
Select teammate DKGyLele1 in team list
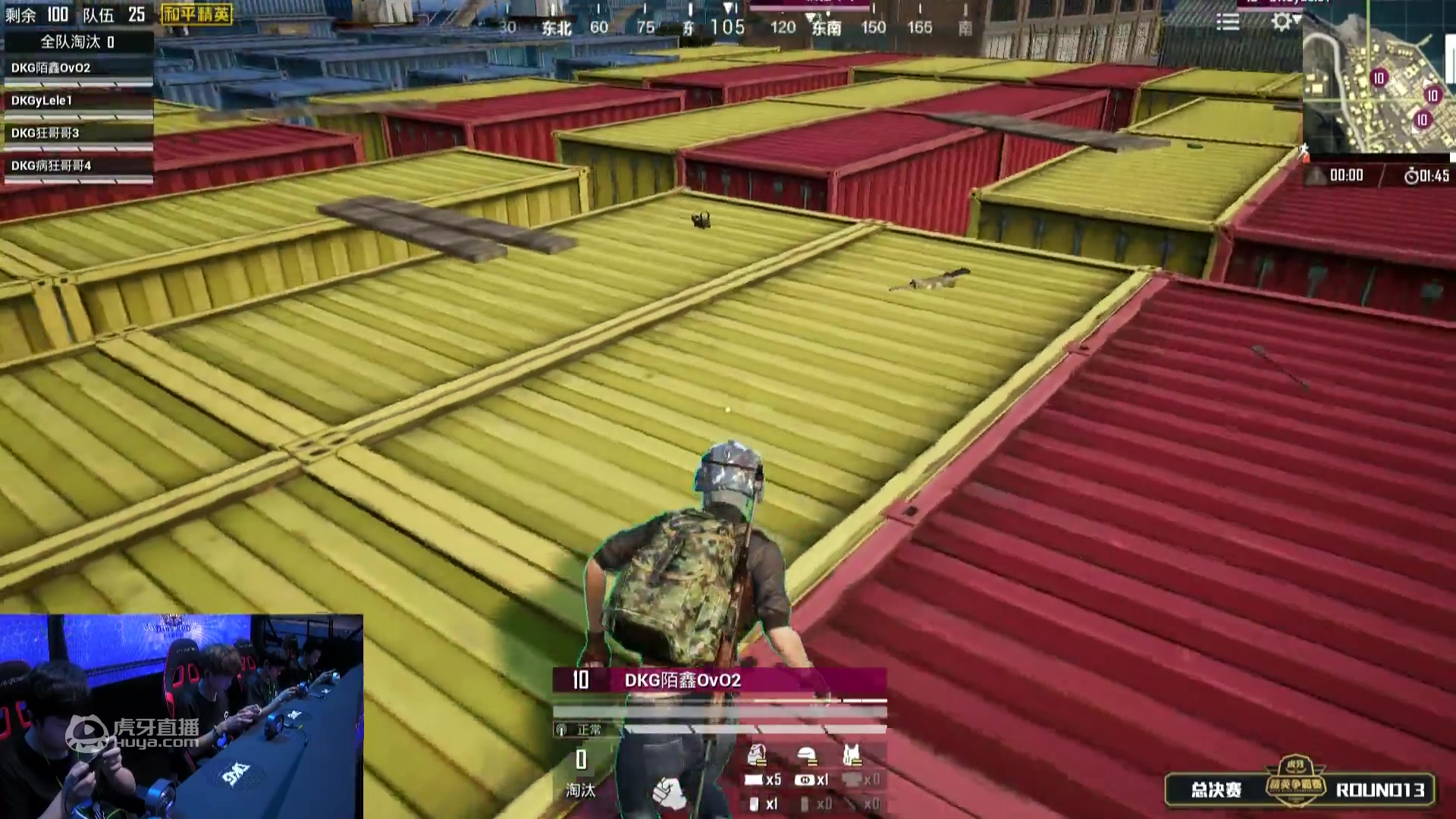42,101
